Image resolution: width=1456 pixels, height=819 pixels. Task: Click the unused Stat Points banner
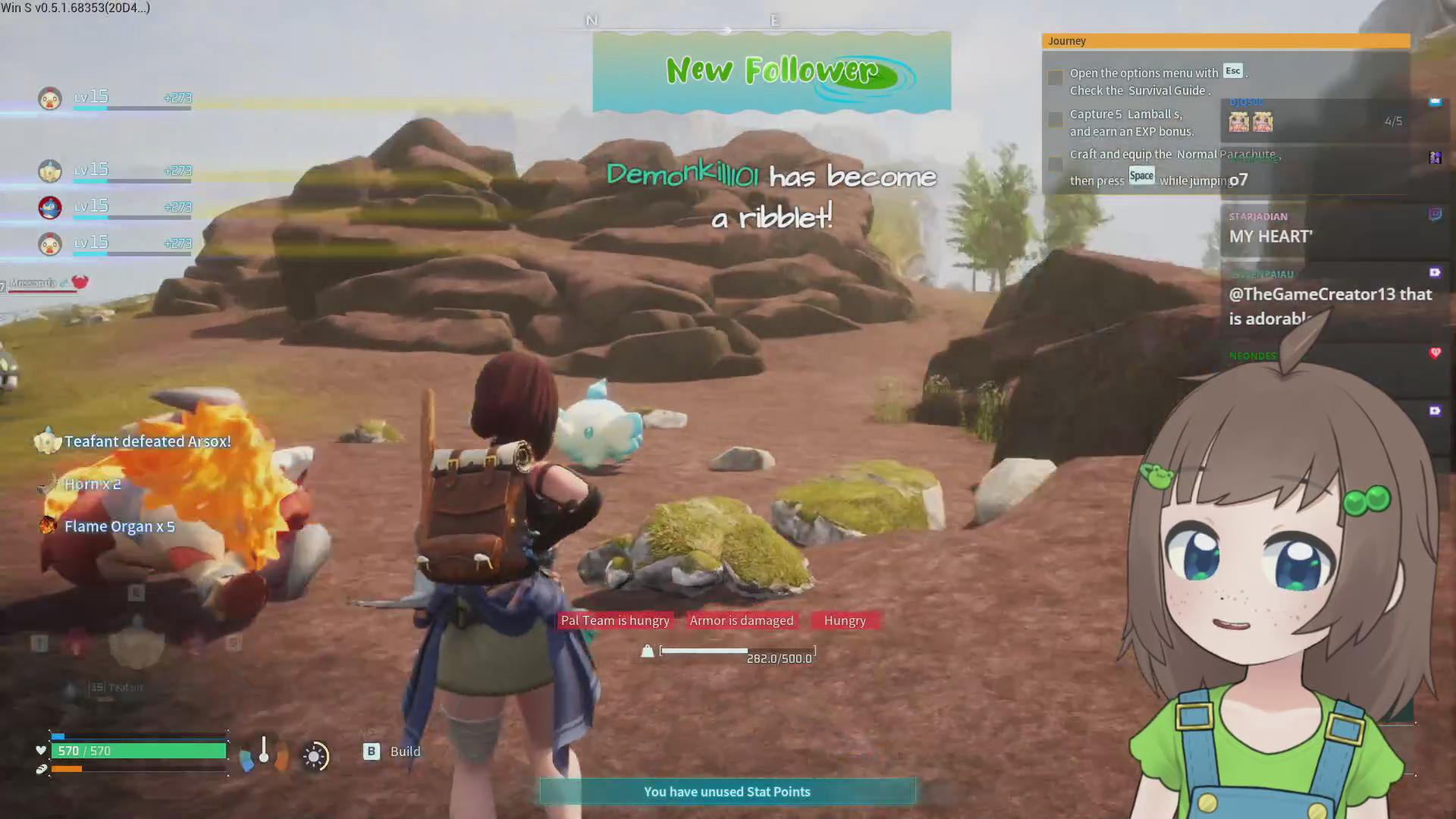point(726,791)
